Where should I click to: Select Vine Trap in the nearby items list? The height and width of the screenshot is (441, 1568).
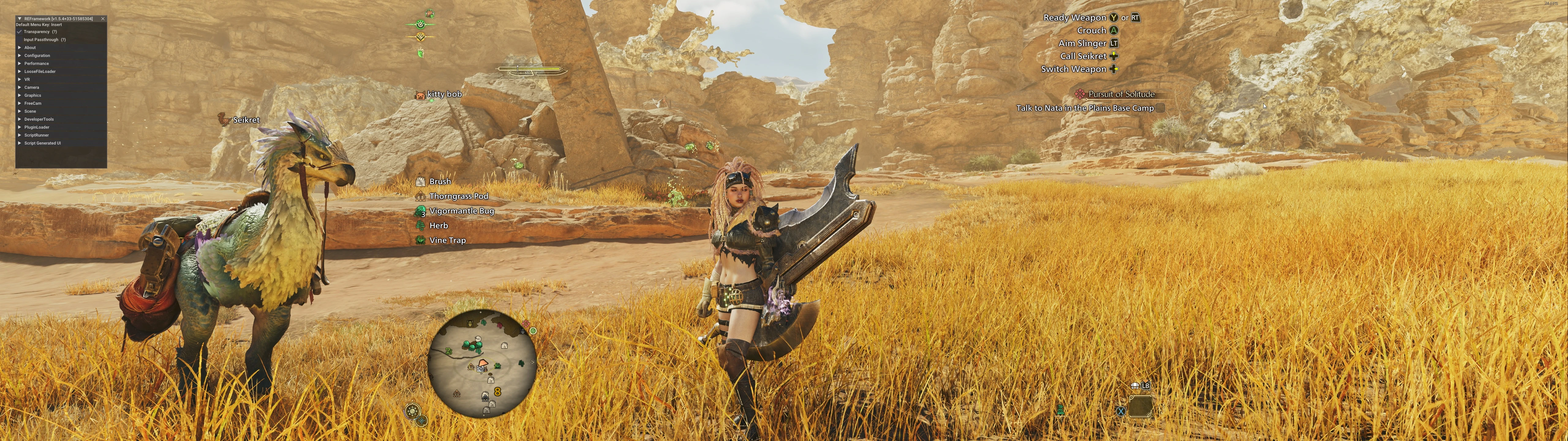coord(447,240)
